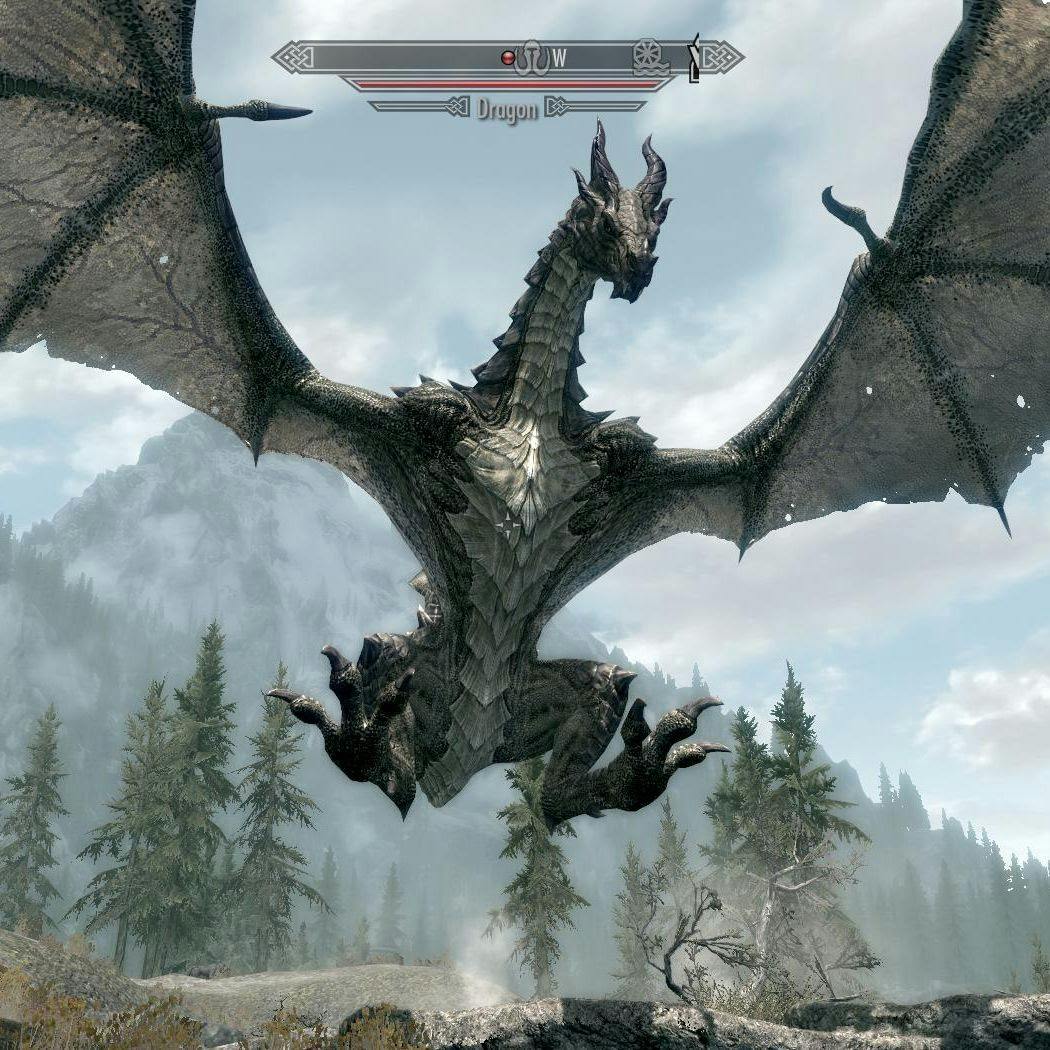Screen dimensions: 1050x1050
Task: Click the mill location marker on compass
Action: 649,57
